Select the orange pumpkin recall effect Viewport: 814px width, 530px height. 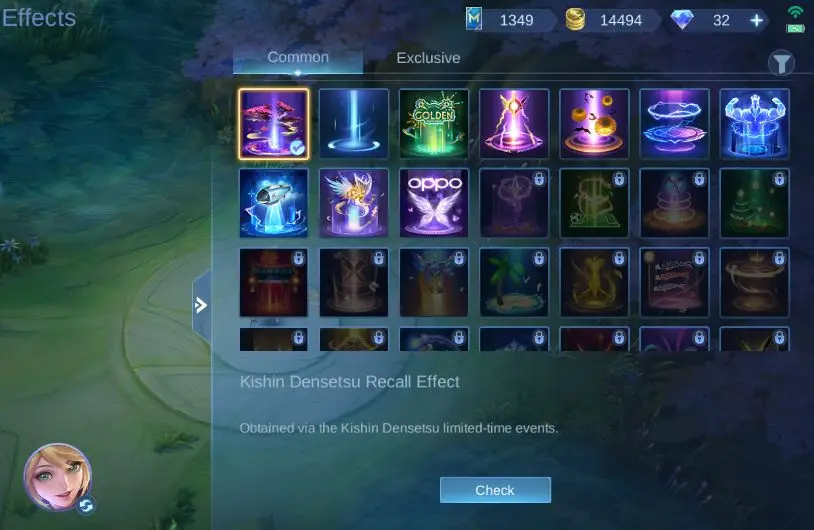point(594,124)
